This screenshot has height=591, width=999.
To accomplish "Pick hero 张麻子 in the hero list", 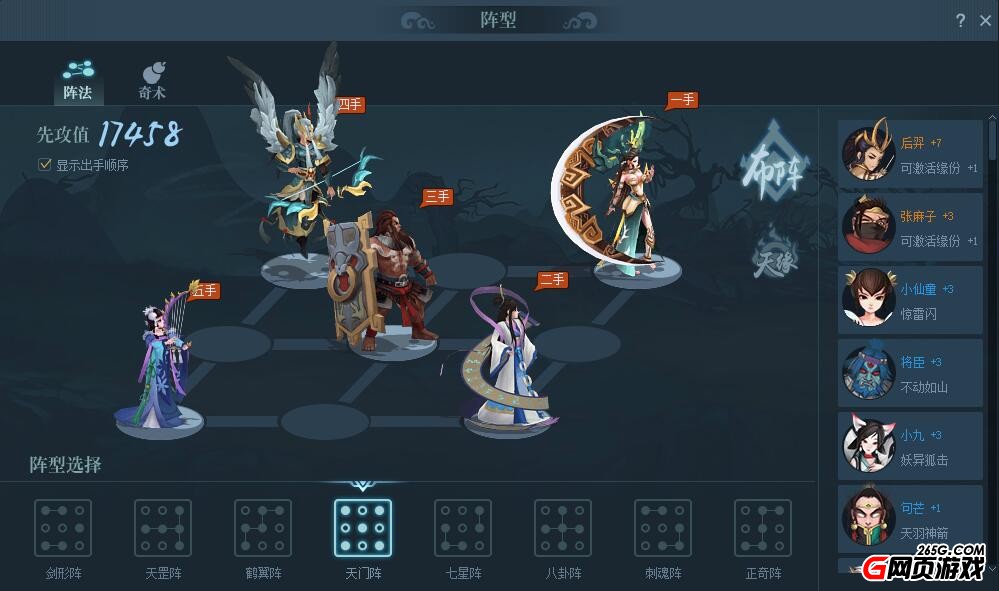I will pyautogui.click(x=910, y=227).
